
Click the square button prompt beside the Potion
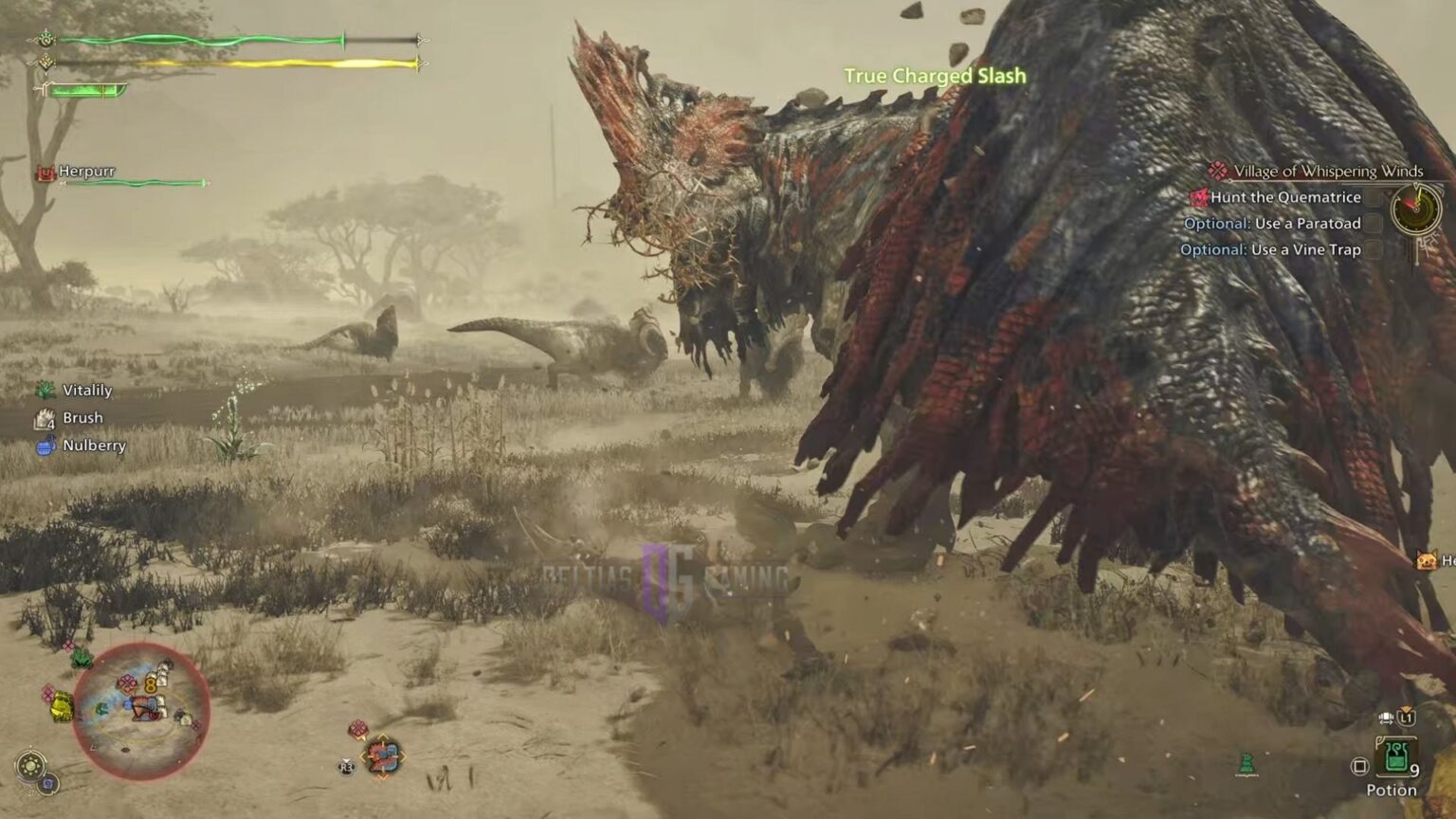pyautogui.click(x=1359, y=765)
